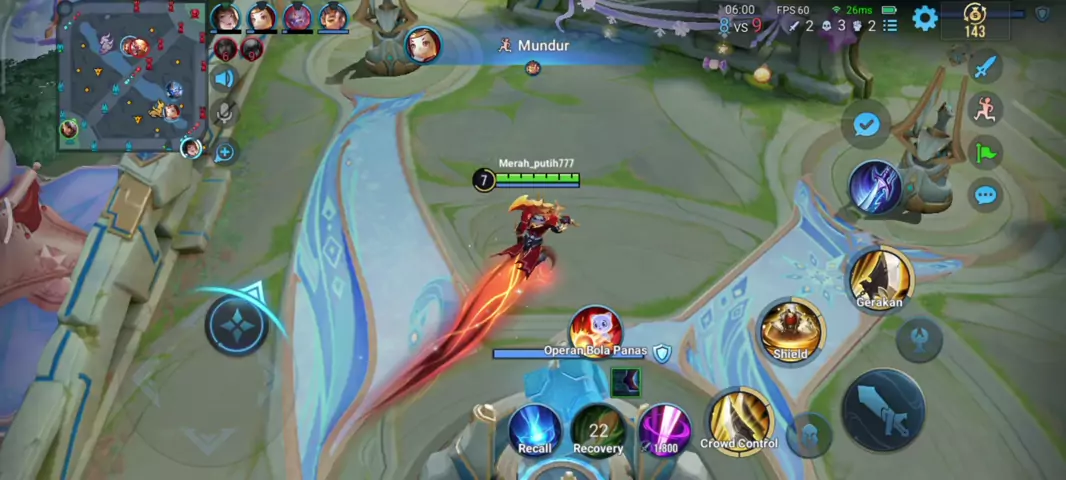Show the match scoreboard list

point(890,25)
